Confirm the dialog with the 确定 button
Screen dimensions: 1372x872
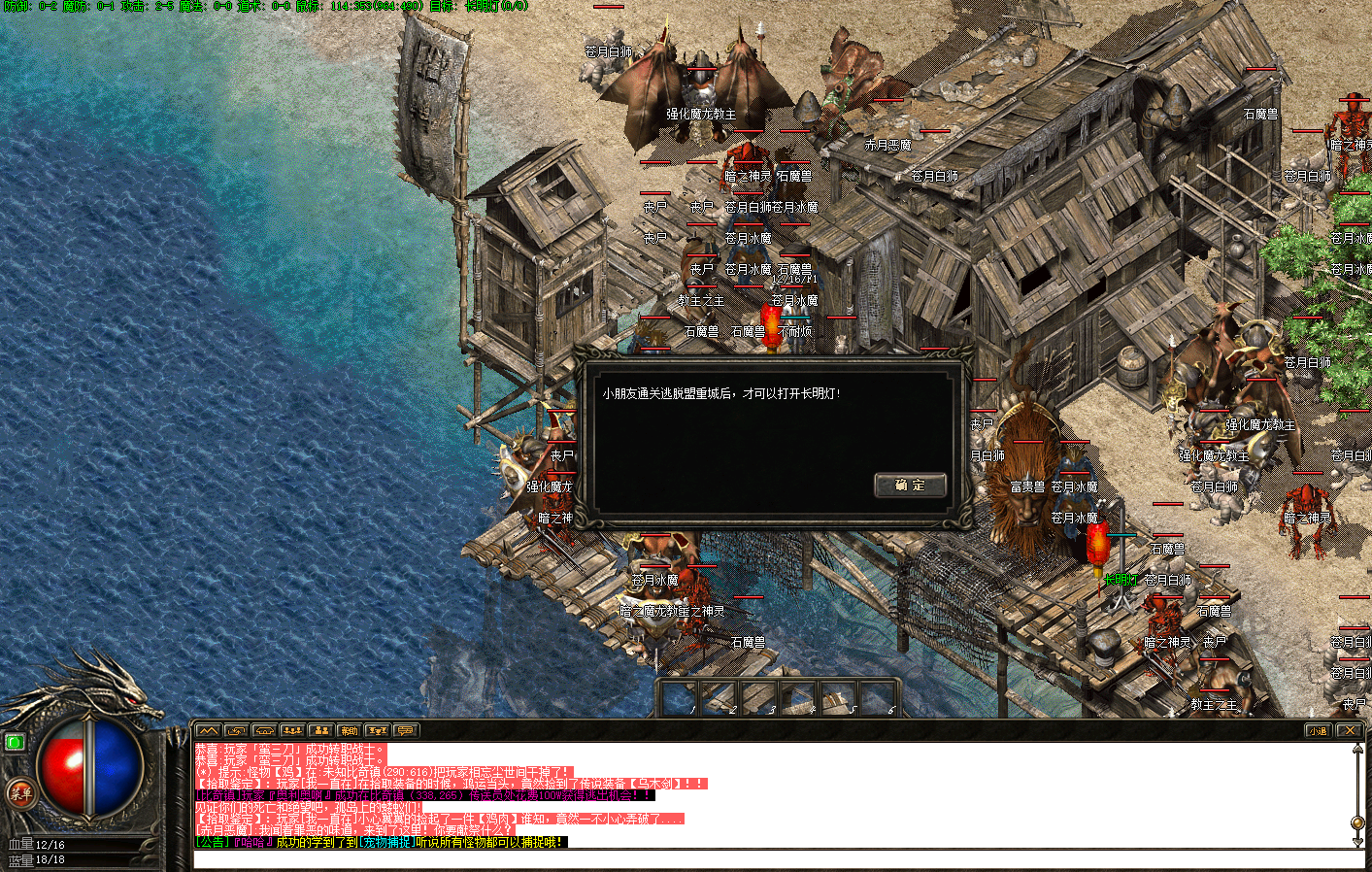click(910, 486)
